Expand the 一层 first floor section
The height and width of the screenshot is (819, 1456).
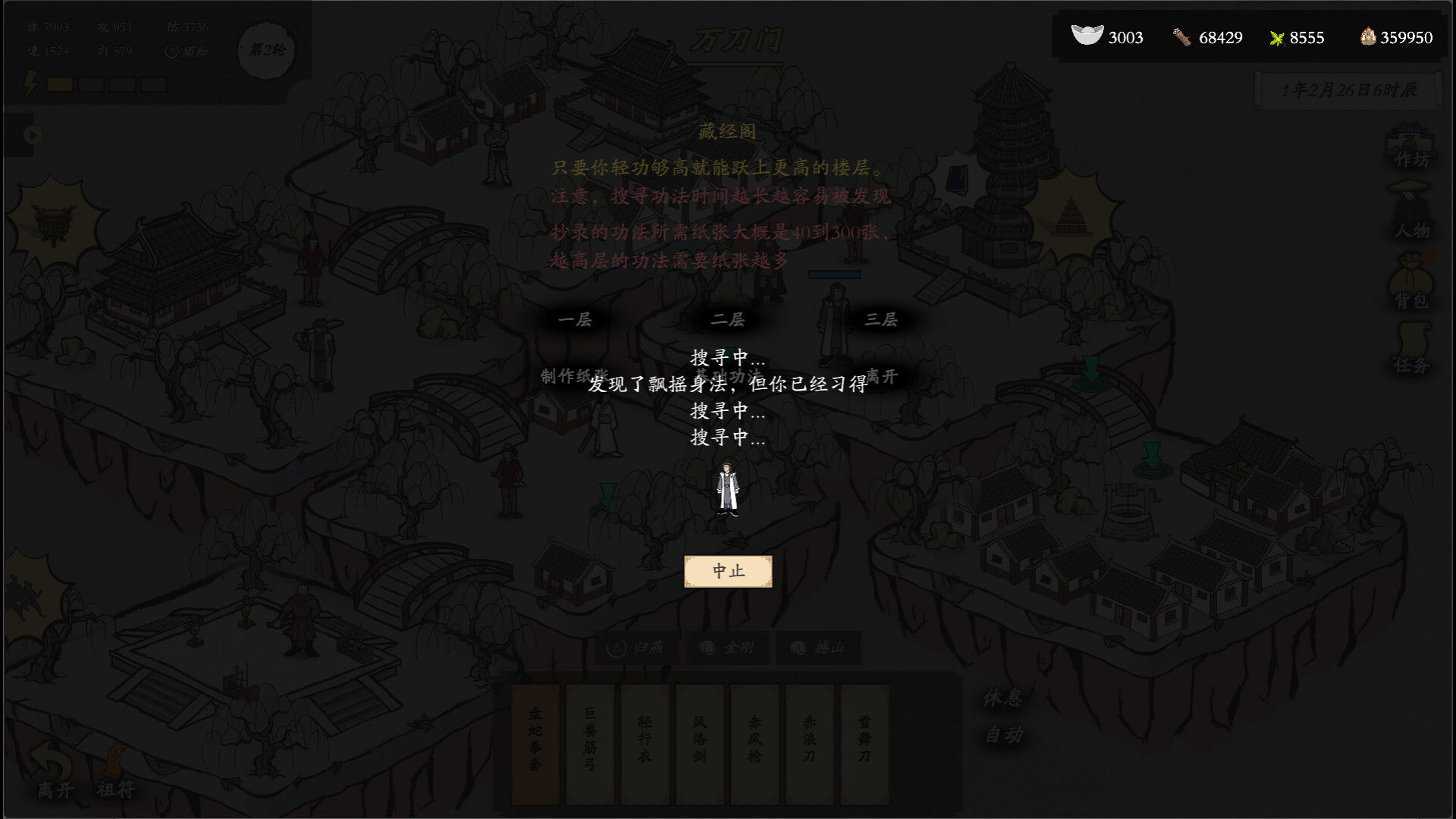pos(574,320)
